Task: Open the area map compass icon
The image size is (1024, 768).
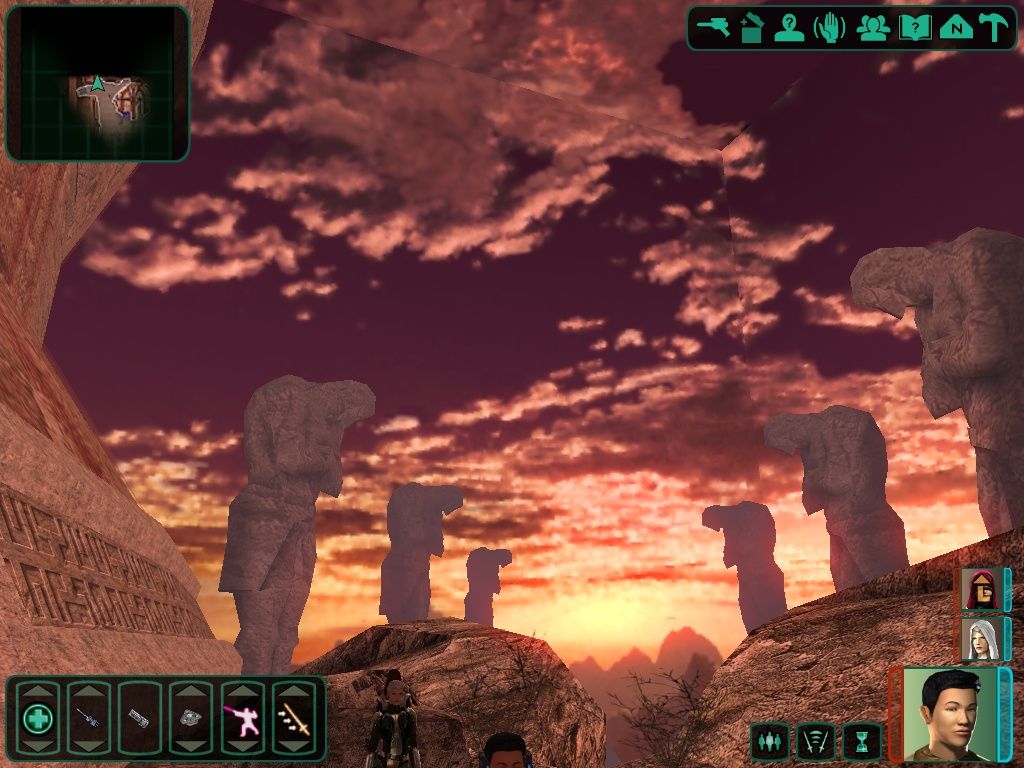Action: pos(956,28)
